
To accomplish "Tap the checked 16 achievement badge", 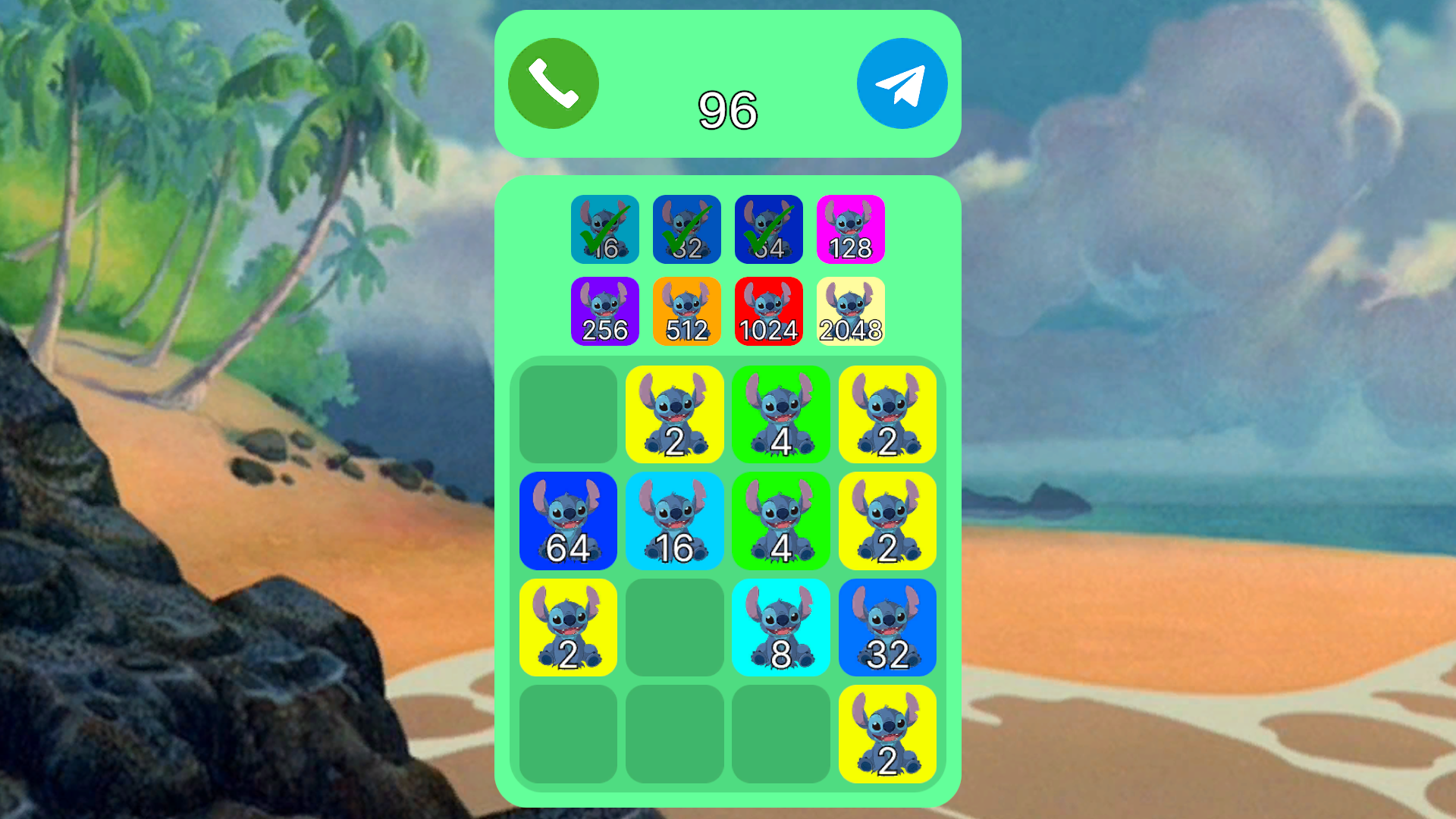I will (604, 230).
